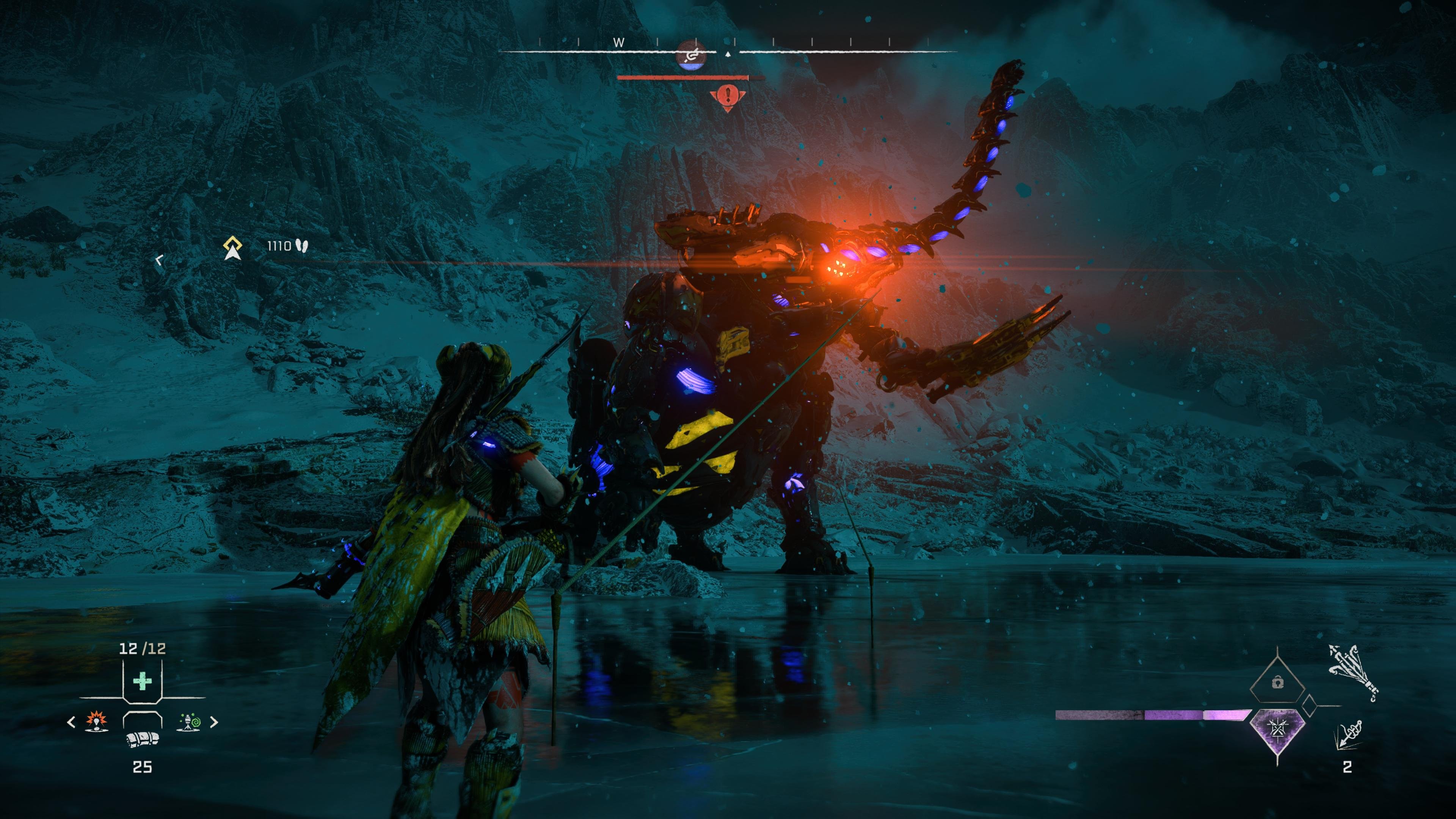The image size is (1456, 819).
Task: Click the W heading on the compass
Action: pyautogui.click(x=619, y=42)
